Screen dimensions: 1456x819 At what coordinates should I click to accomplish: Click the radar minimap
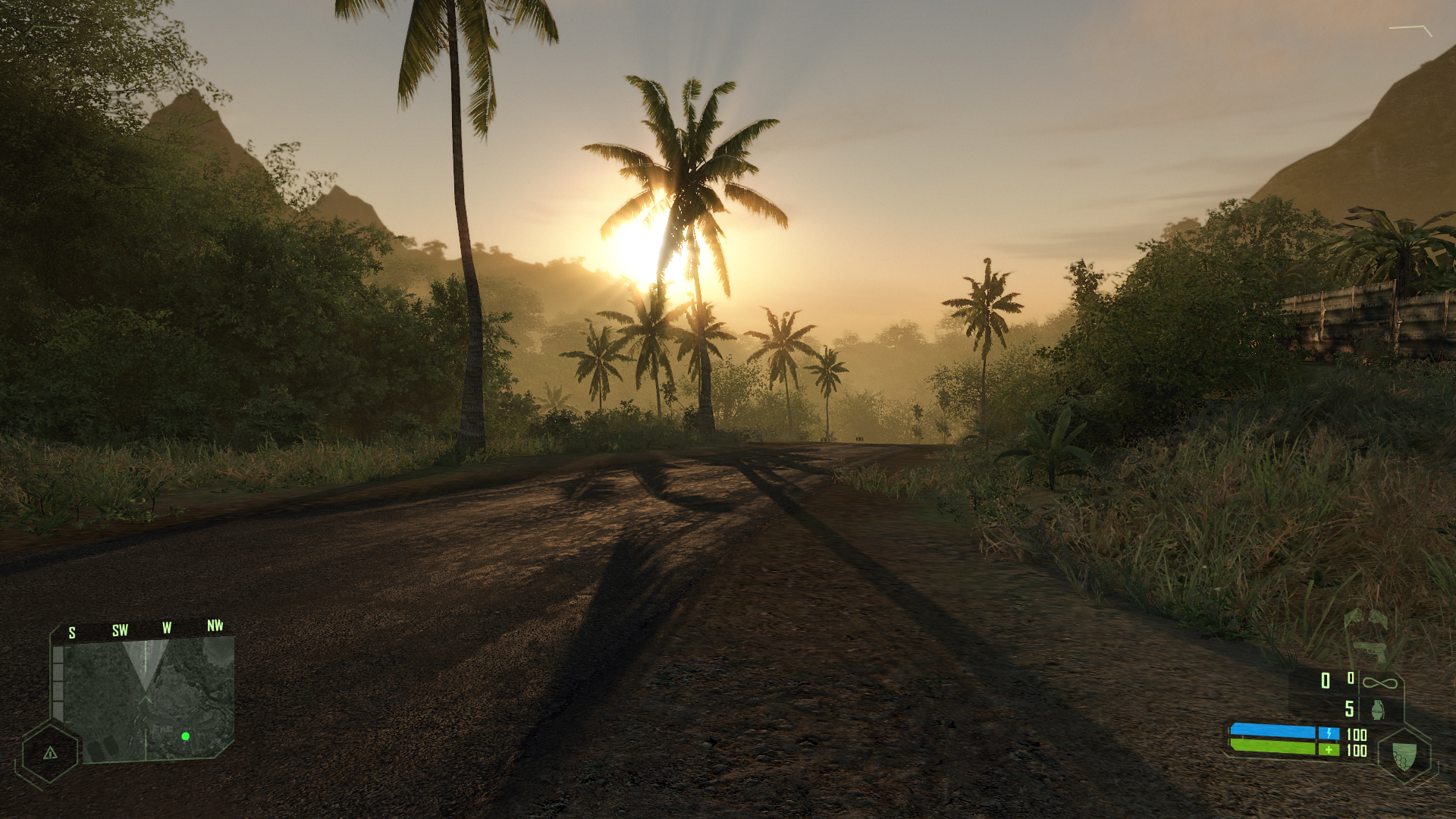pyautogui.click(x=149, y=698)
